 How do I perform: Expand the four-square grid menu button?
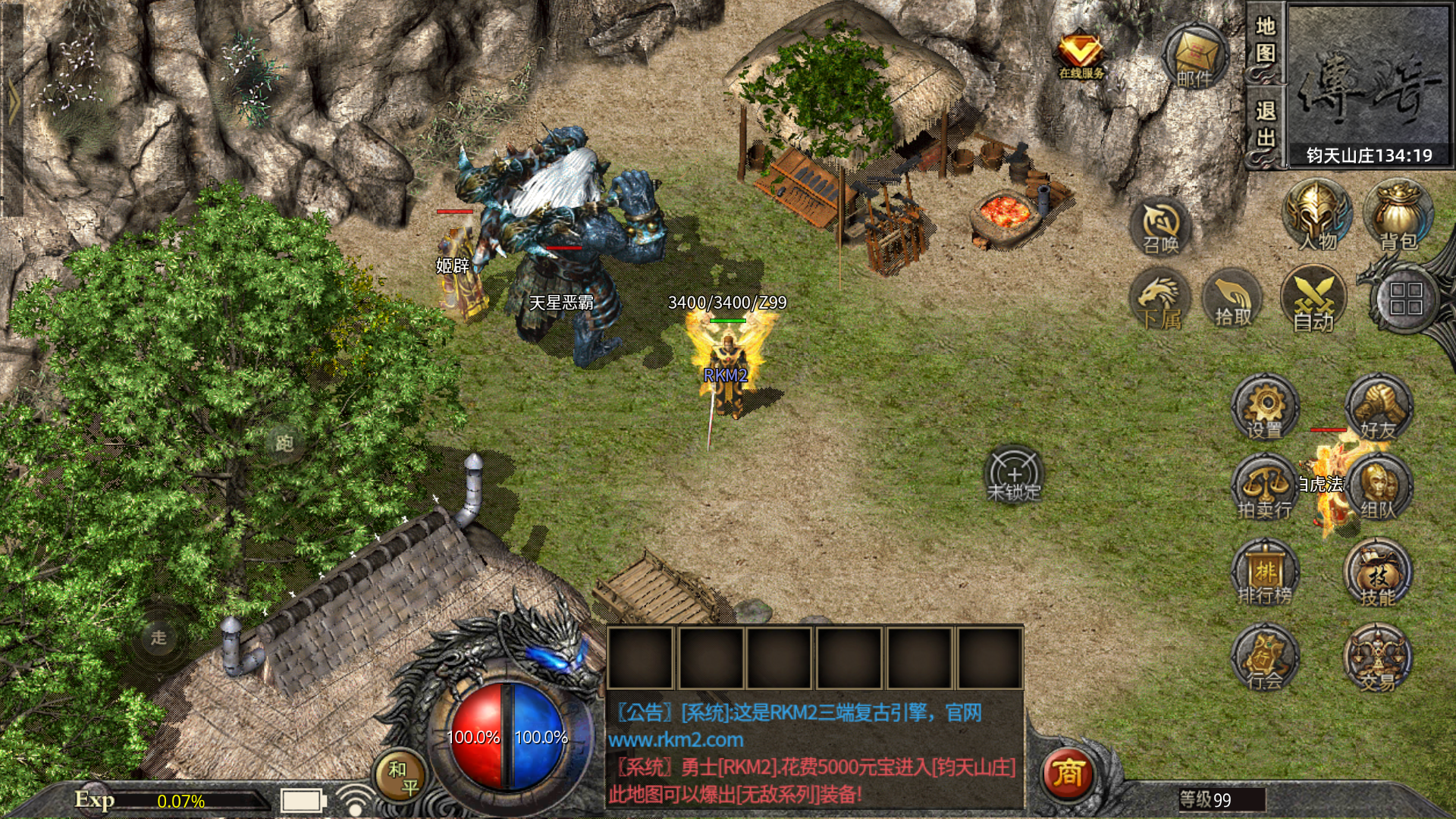coord(1405,299)
